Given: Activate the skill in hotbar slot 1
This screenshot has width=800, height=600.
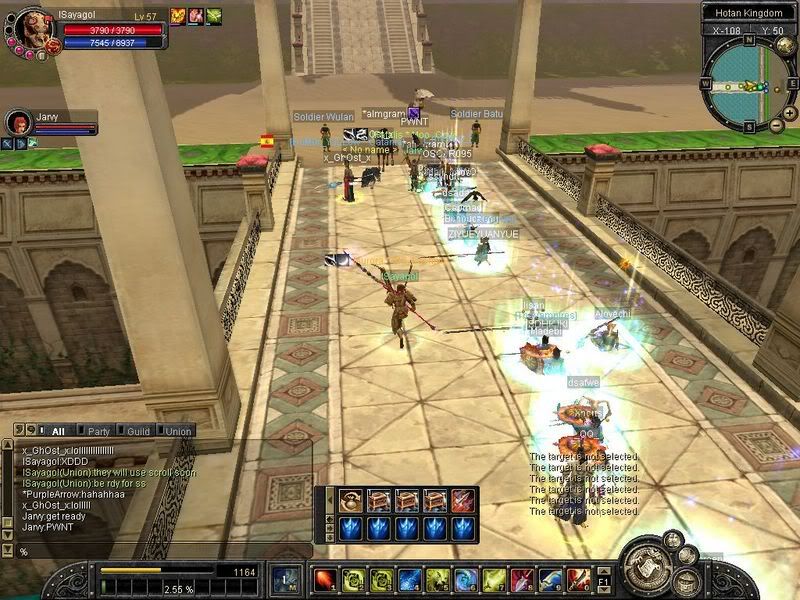Looking at the screenshot, I should pyautogui.click(x=324, y=579).
